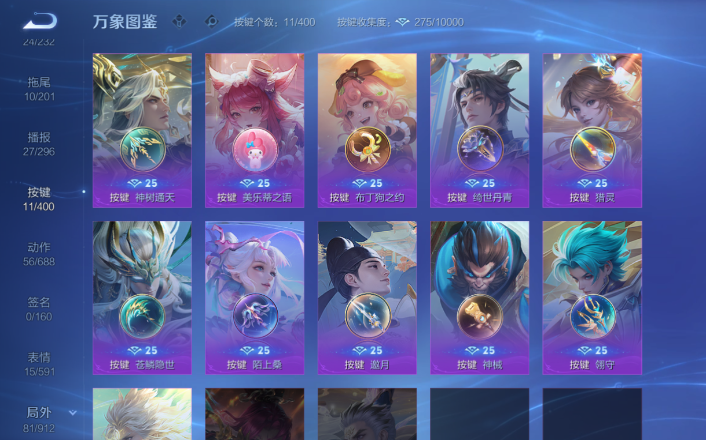This screenshot has height=440, width=706.
Task: Pick the 领守 button skin card
Action: pos(592,297)
